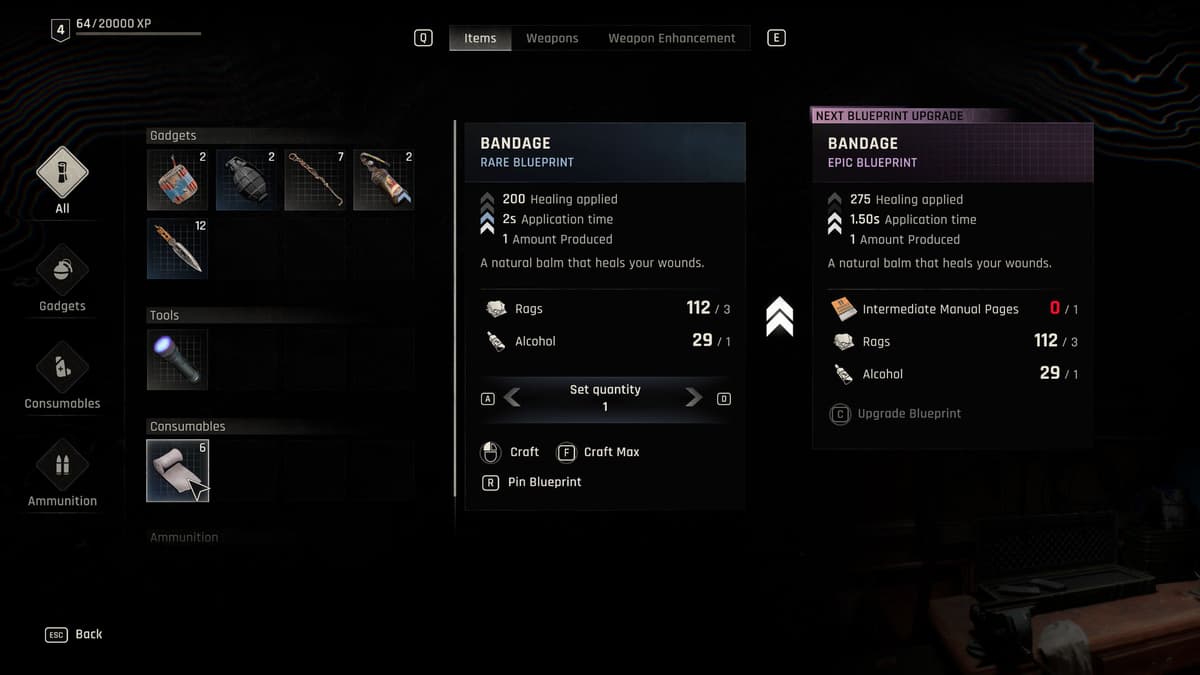Filter crafting list by Consumables
The width and height of the screenshot is (1200, 675).
tap(62, 374)
